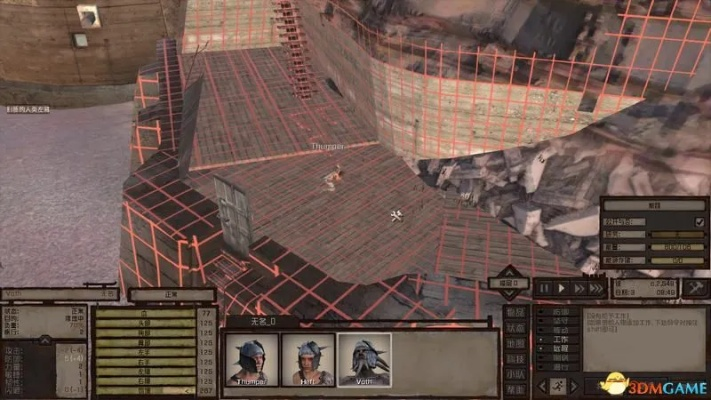The width and height of the screenshot is (711, 400).
Task: Toggle the checkbox in the building panel
Action: coord(699,221)
